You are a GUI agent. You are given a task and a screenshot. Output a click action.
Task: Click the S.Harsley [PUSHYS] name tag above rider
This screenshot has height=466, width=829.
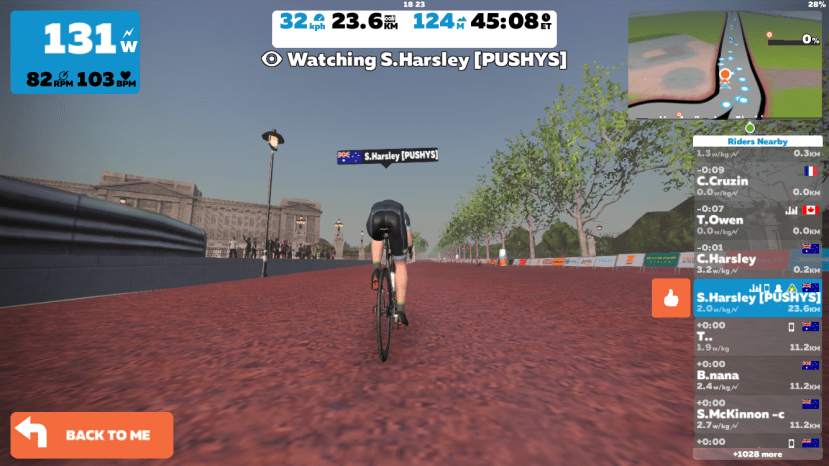(388, 156)
